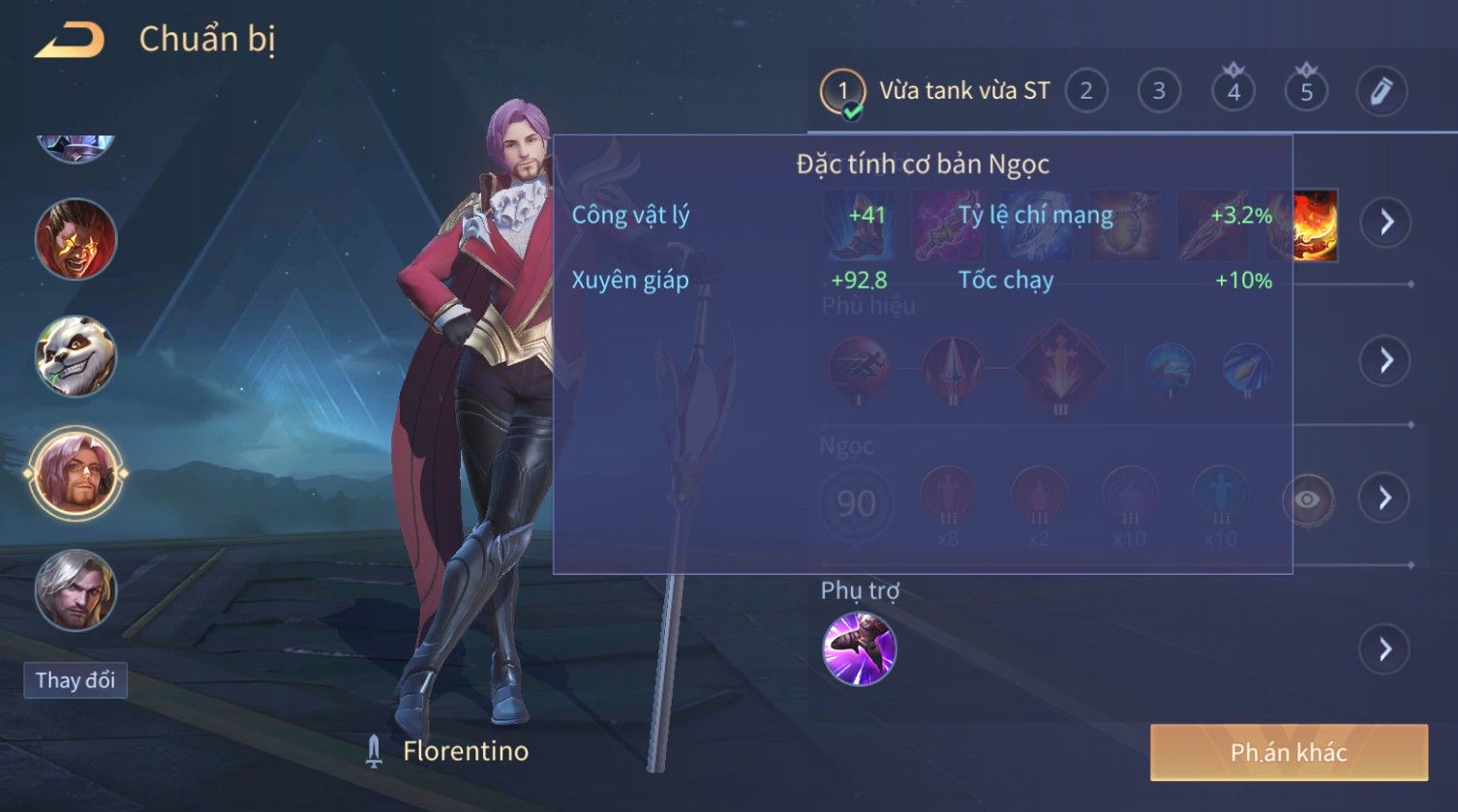This screenshot has height=812, width=1458.
Task: Click the "Phản khác" button
Action: 1289,752
